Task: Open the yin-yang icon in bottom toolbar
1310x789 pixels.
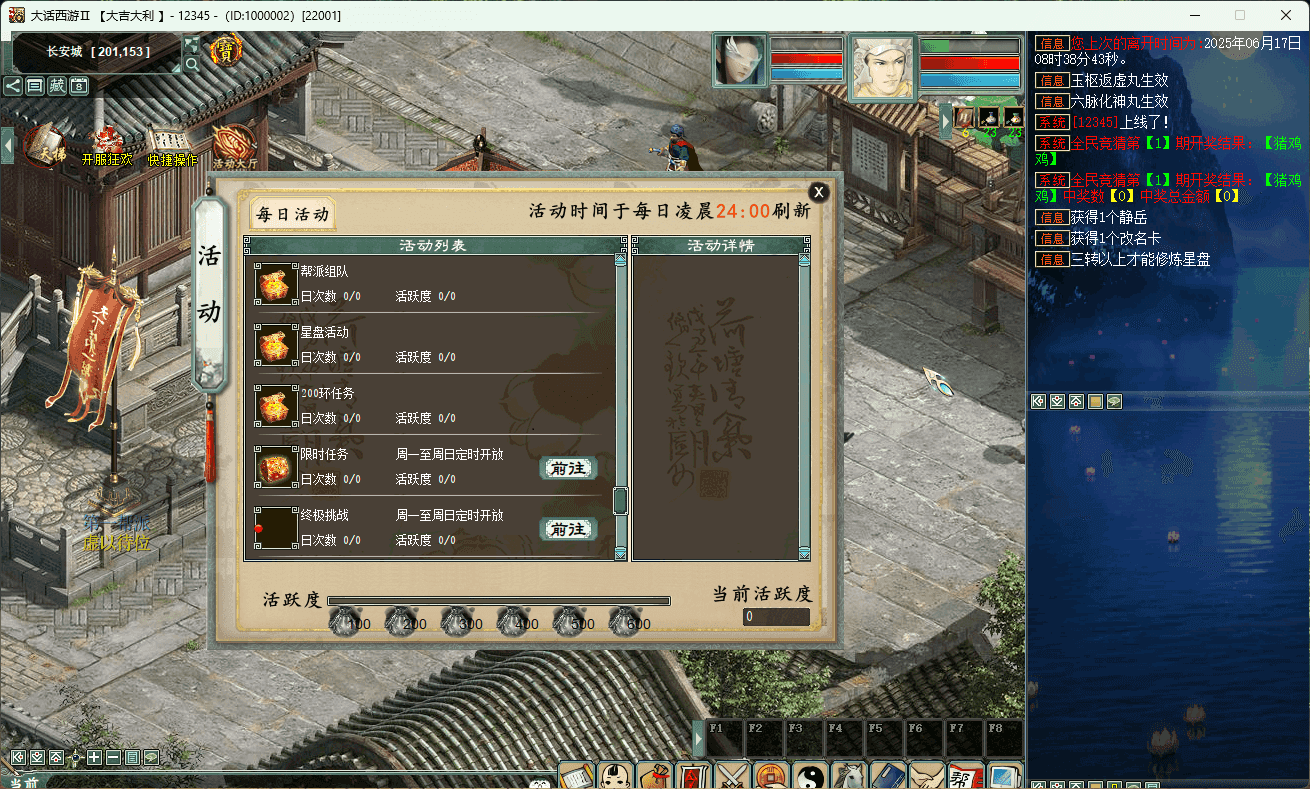Action: click(811, 776)
